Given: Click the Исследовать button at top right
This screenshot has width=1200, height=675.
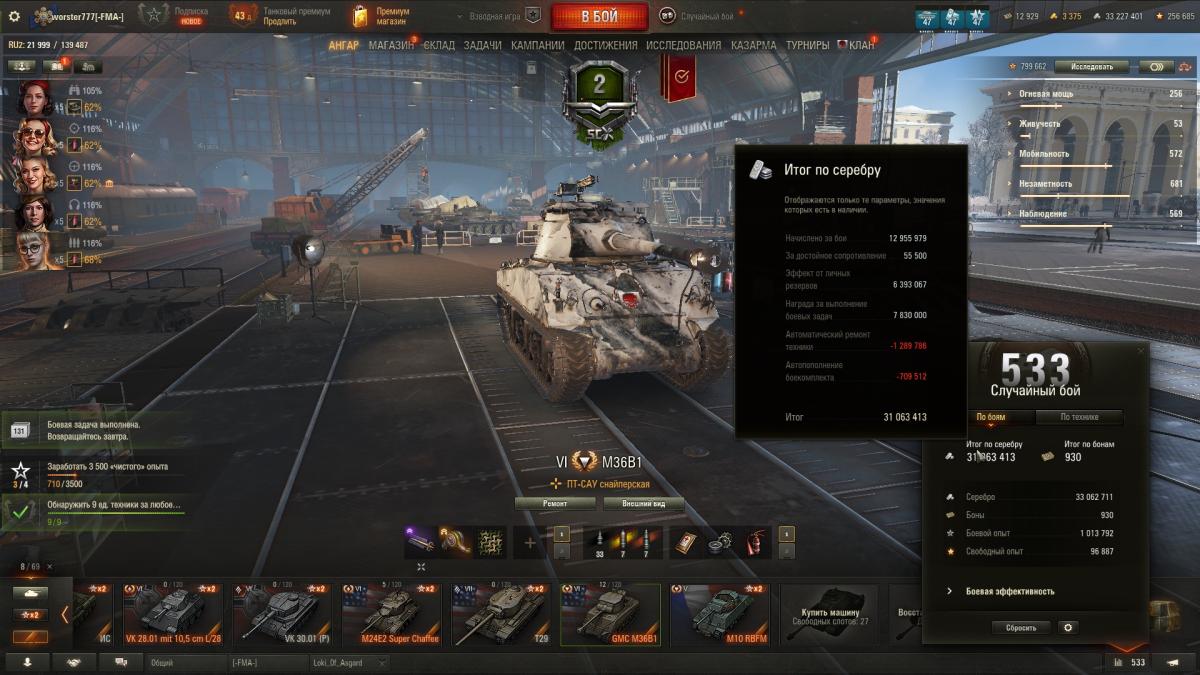Looking at the screenshot, I should 1091,67.
